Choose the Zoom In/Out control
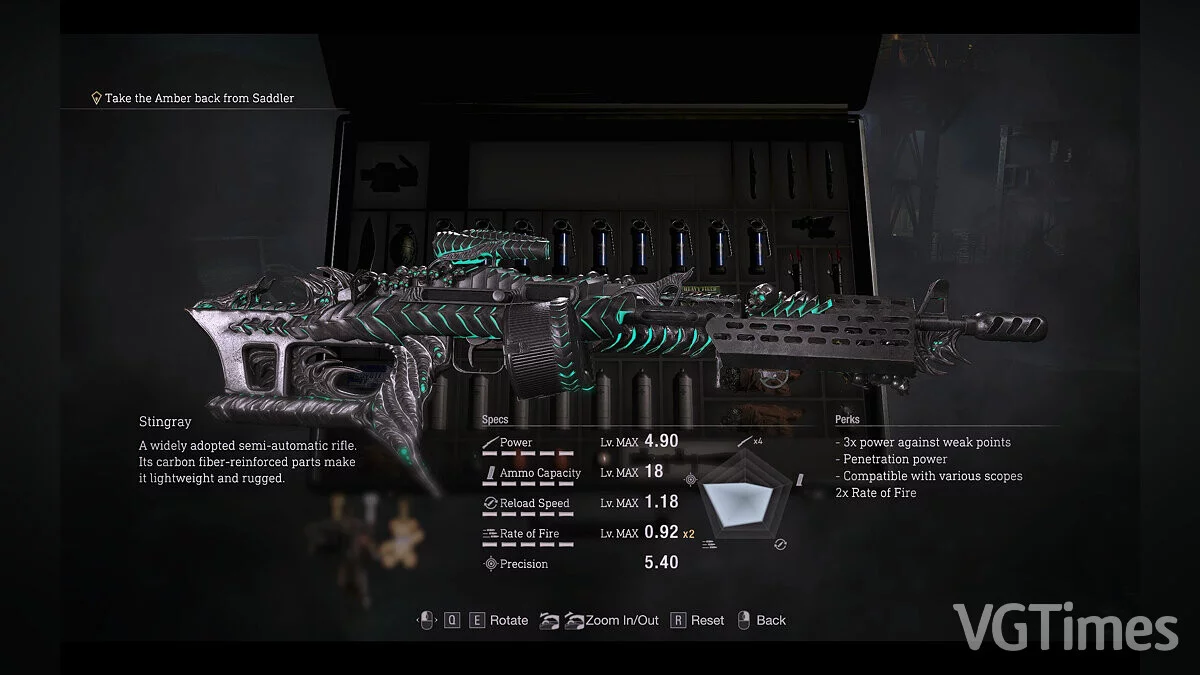1200x675 pixels. pos(621,621)
